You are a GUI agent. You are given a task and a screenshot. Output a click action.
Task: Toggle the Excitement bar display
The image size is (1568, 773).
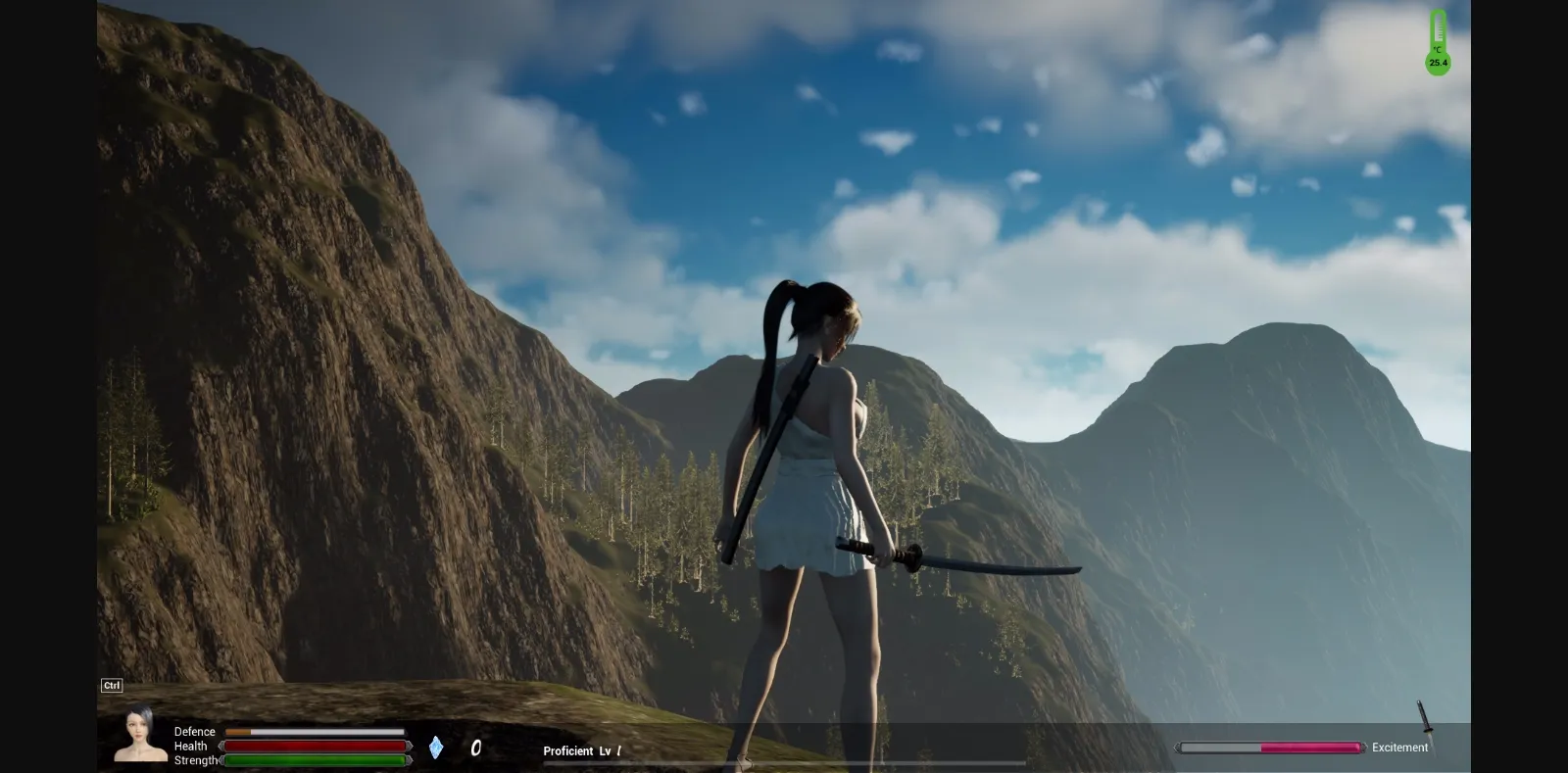coord(1274,747)
